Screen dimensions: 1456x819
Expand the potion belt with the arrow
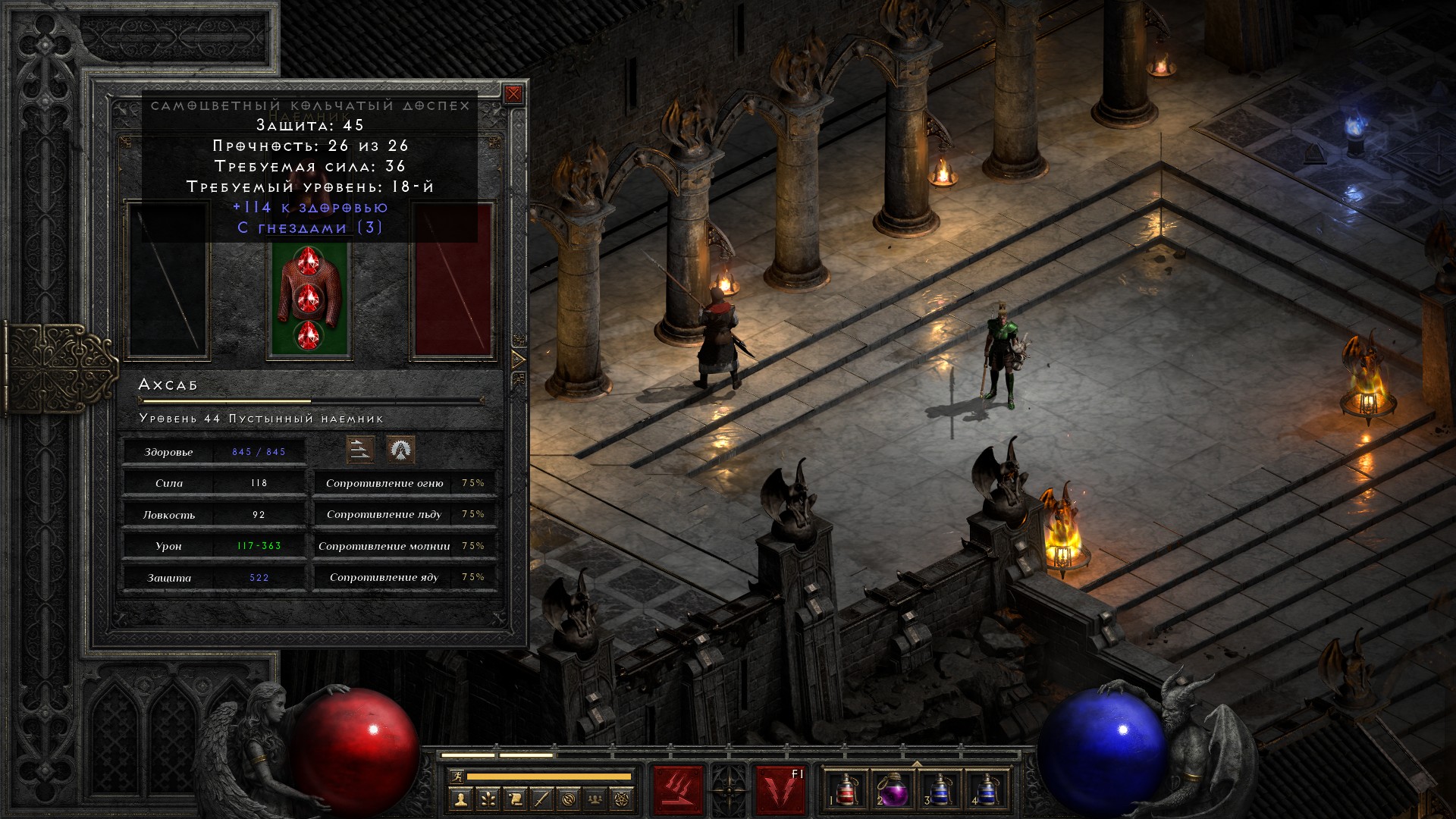pos(917,763)
